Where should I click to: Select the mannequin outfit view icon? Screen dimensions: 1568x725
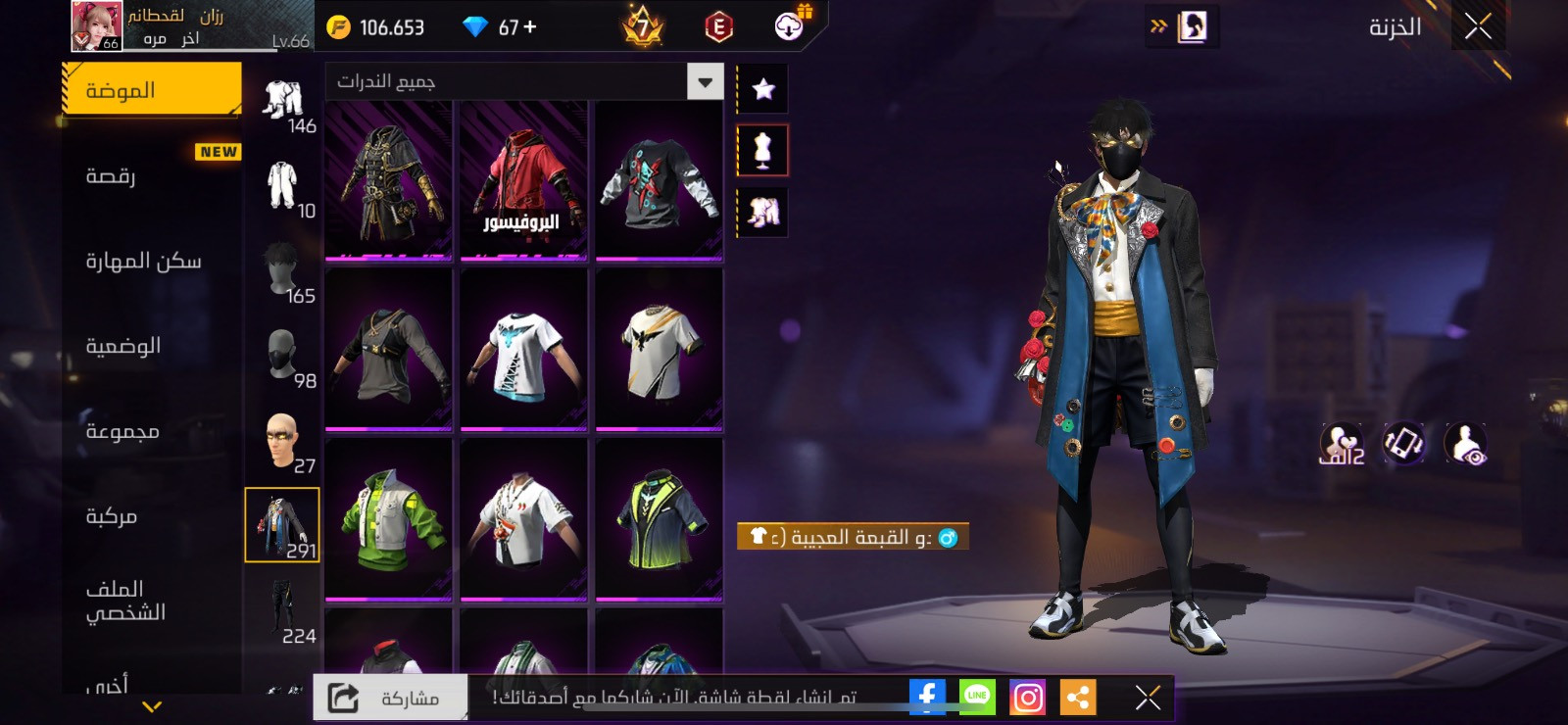[763, 151]
